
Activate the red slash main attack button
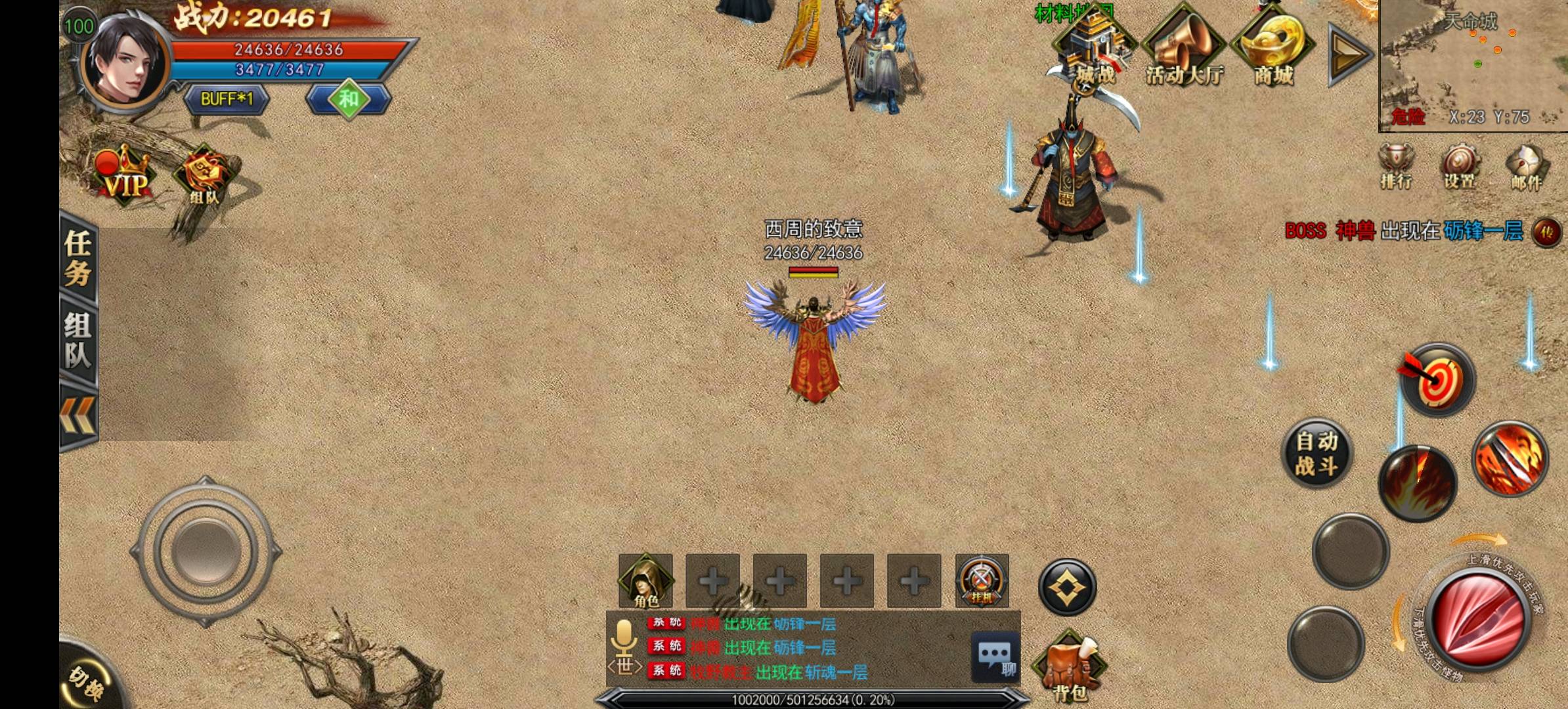click(x=1478, y=620)
